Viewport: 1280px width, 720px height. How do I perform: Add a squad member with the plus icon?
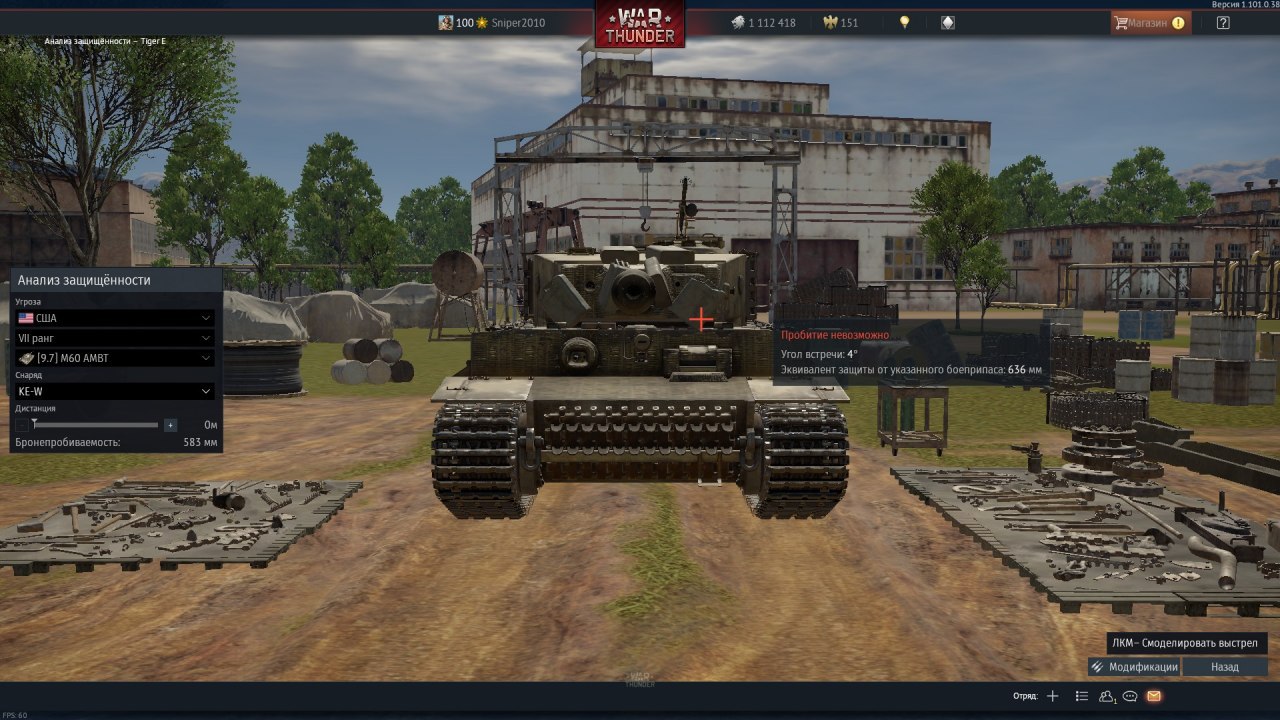pos(1052,696)
